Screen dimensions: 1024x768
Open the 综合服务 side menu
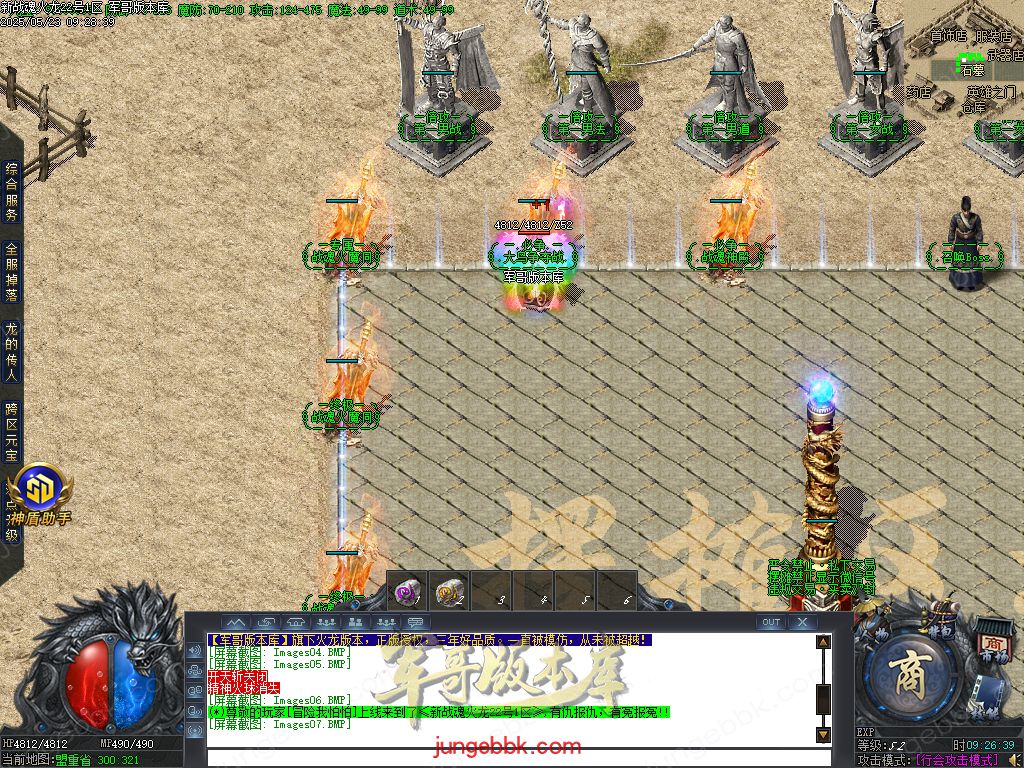tap(12, 192)
